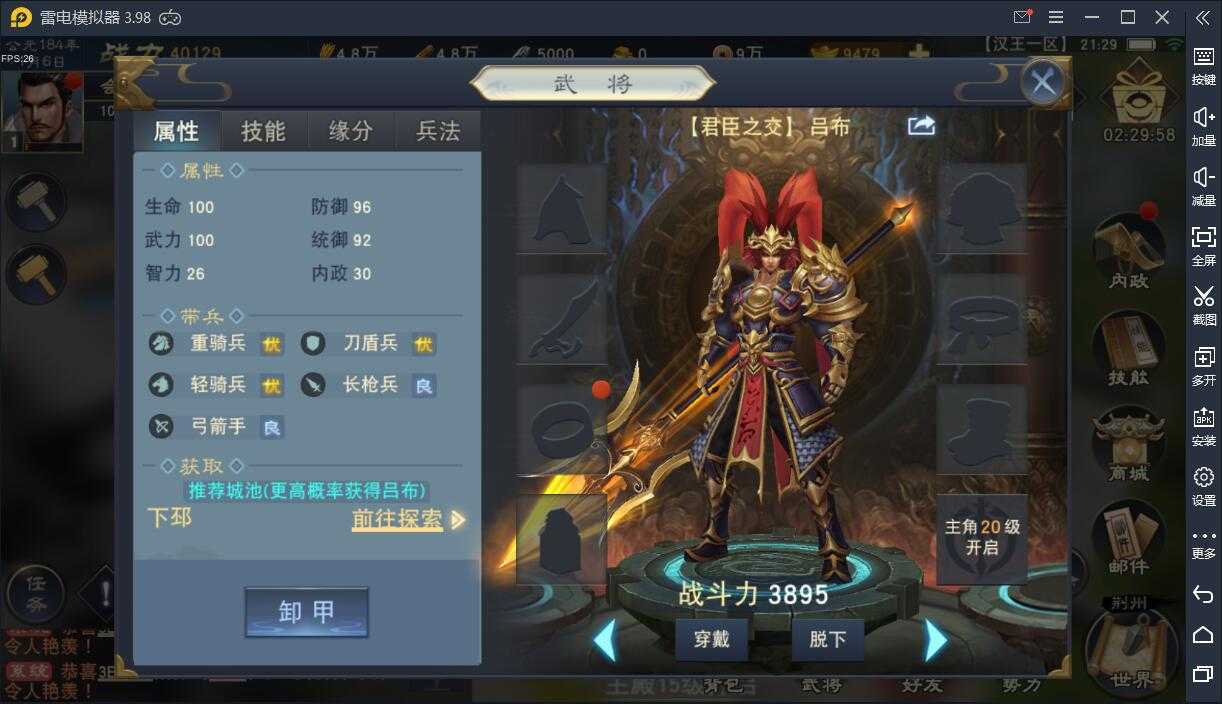Open the 内政 menu icon
1222x704 pixels.
[x=1129, y=251]
